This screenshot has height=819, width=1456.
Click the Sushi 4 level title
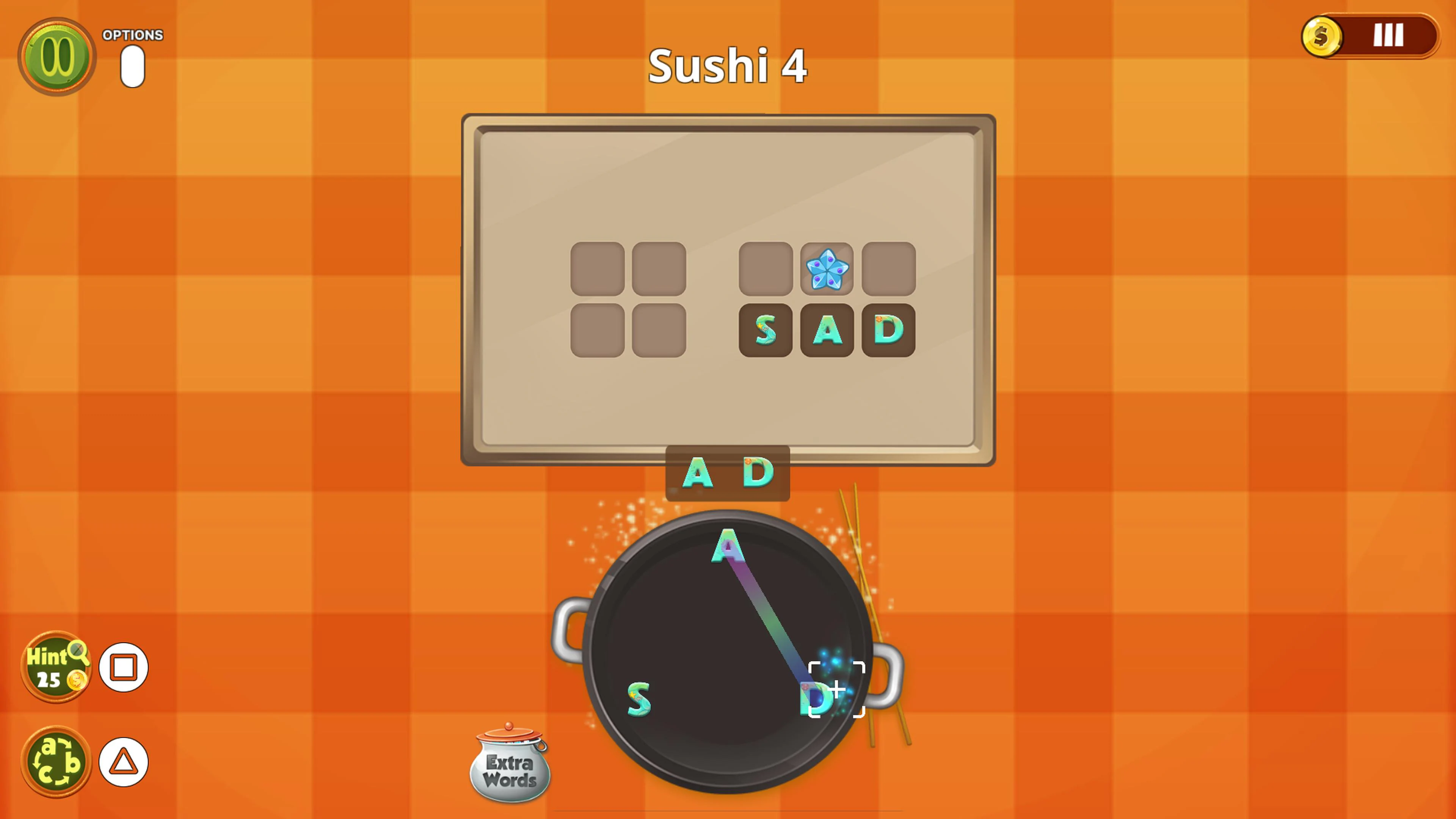[x=727, y=64]
